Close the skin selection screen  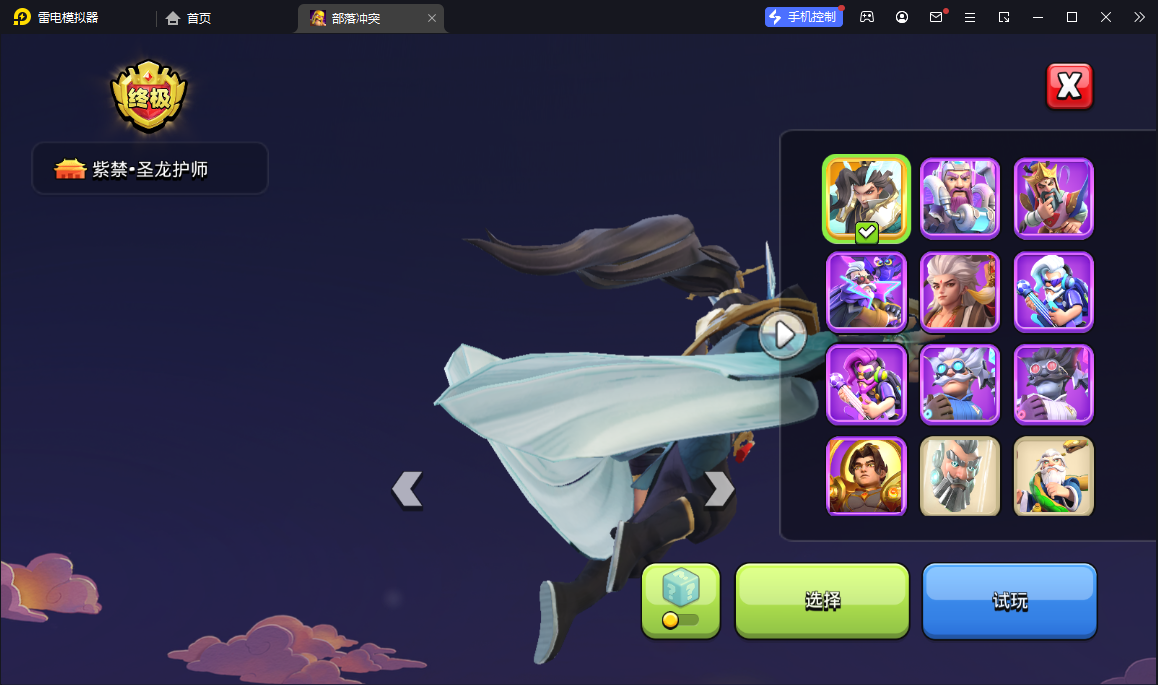(x=1069, y=87)
